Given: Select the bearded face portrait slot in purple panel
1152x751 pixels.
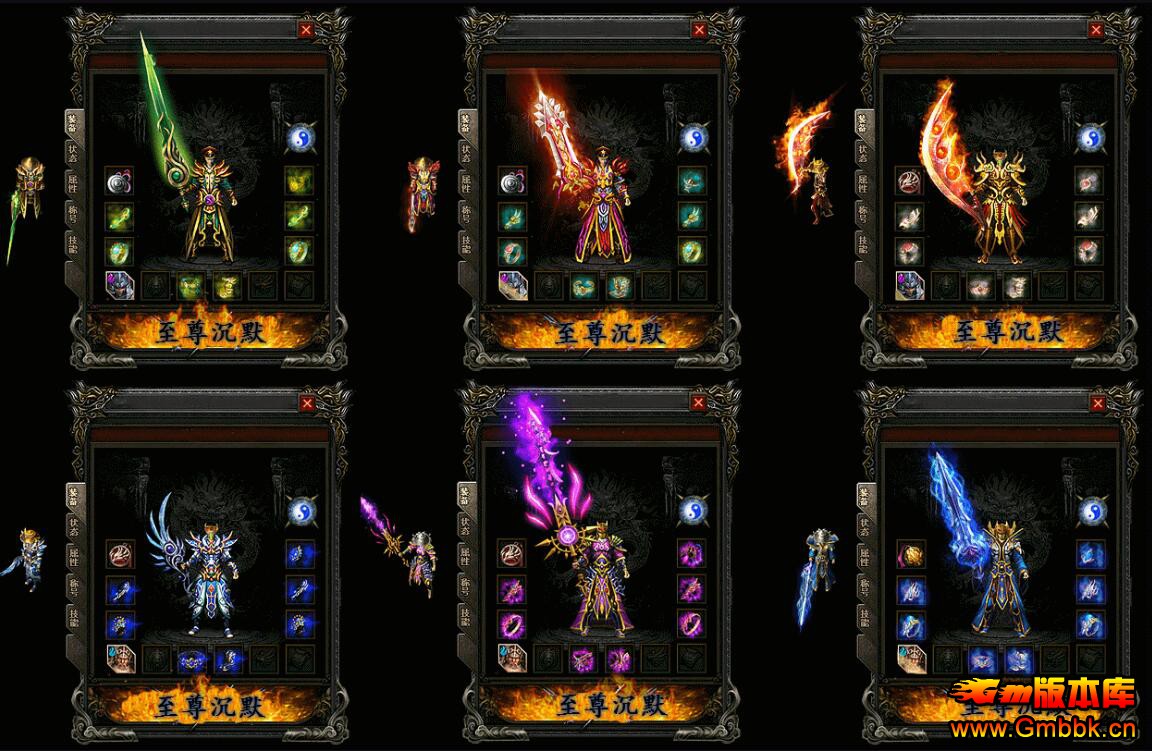Looking at the screenshot, I should click(x=512, y=659).
